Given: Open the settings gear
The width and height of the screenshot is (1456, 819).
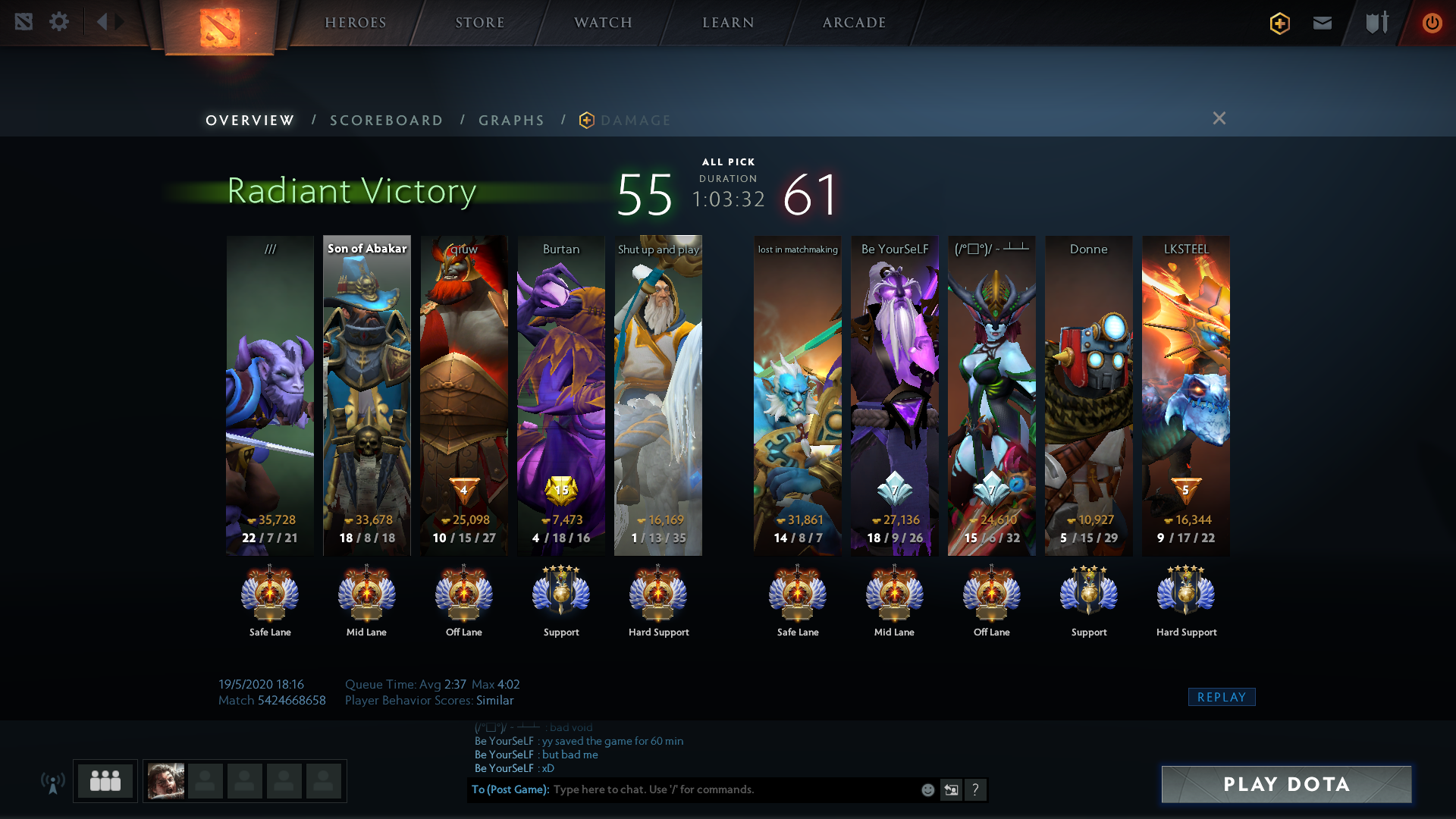Looking at the screenshot, I should (x=59, y=21).
